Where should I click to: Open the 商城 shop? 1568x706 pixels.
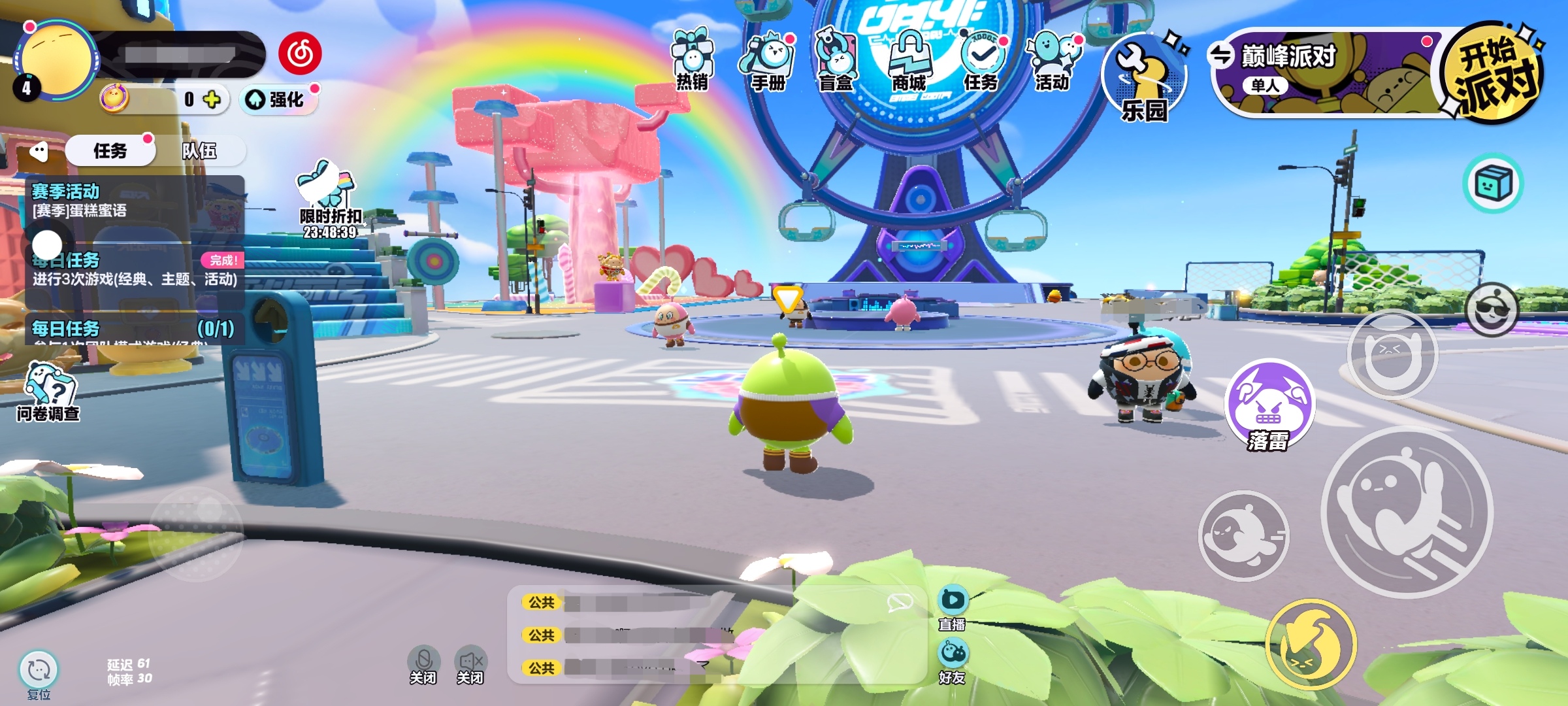(x=909, y=62)
